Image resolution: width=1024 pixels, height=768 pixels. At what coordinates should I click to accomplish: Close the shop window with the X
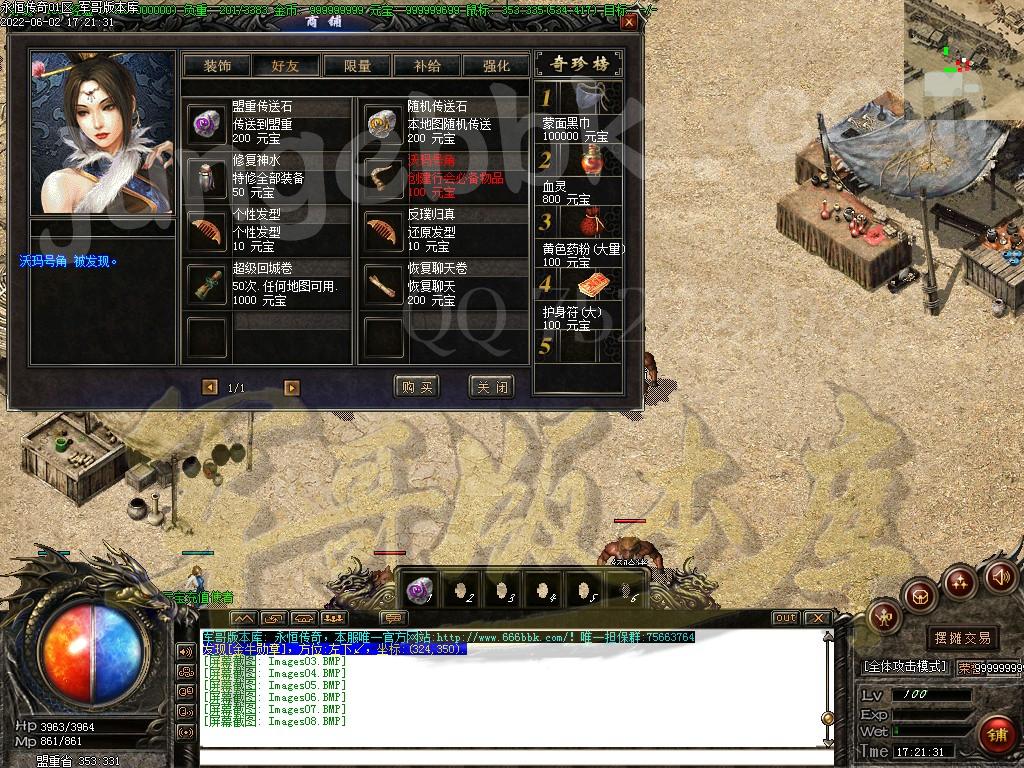pyautogui.click(x=628, y=21)
